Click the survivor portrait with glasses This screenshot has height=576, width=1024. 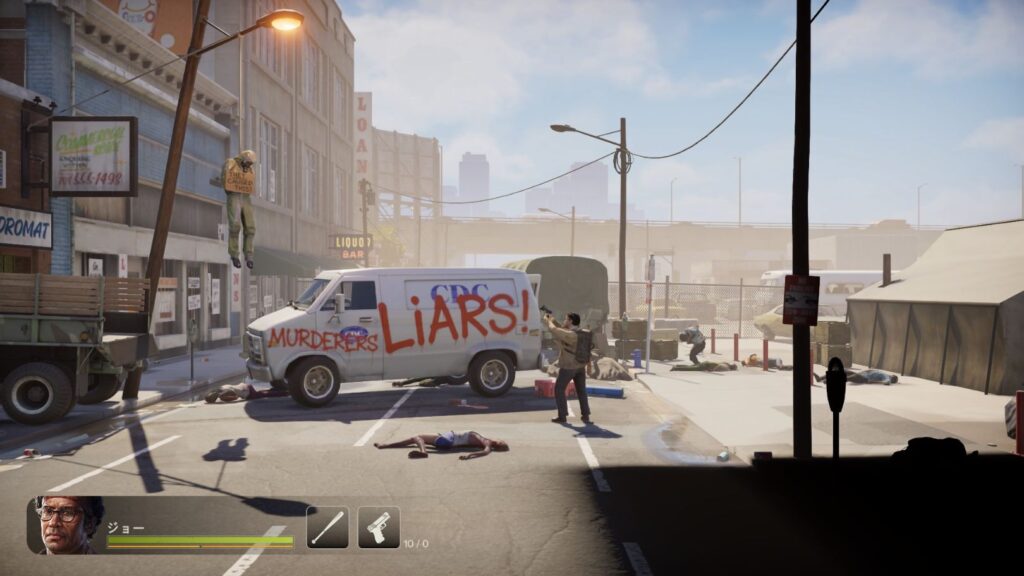point(68,525)
